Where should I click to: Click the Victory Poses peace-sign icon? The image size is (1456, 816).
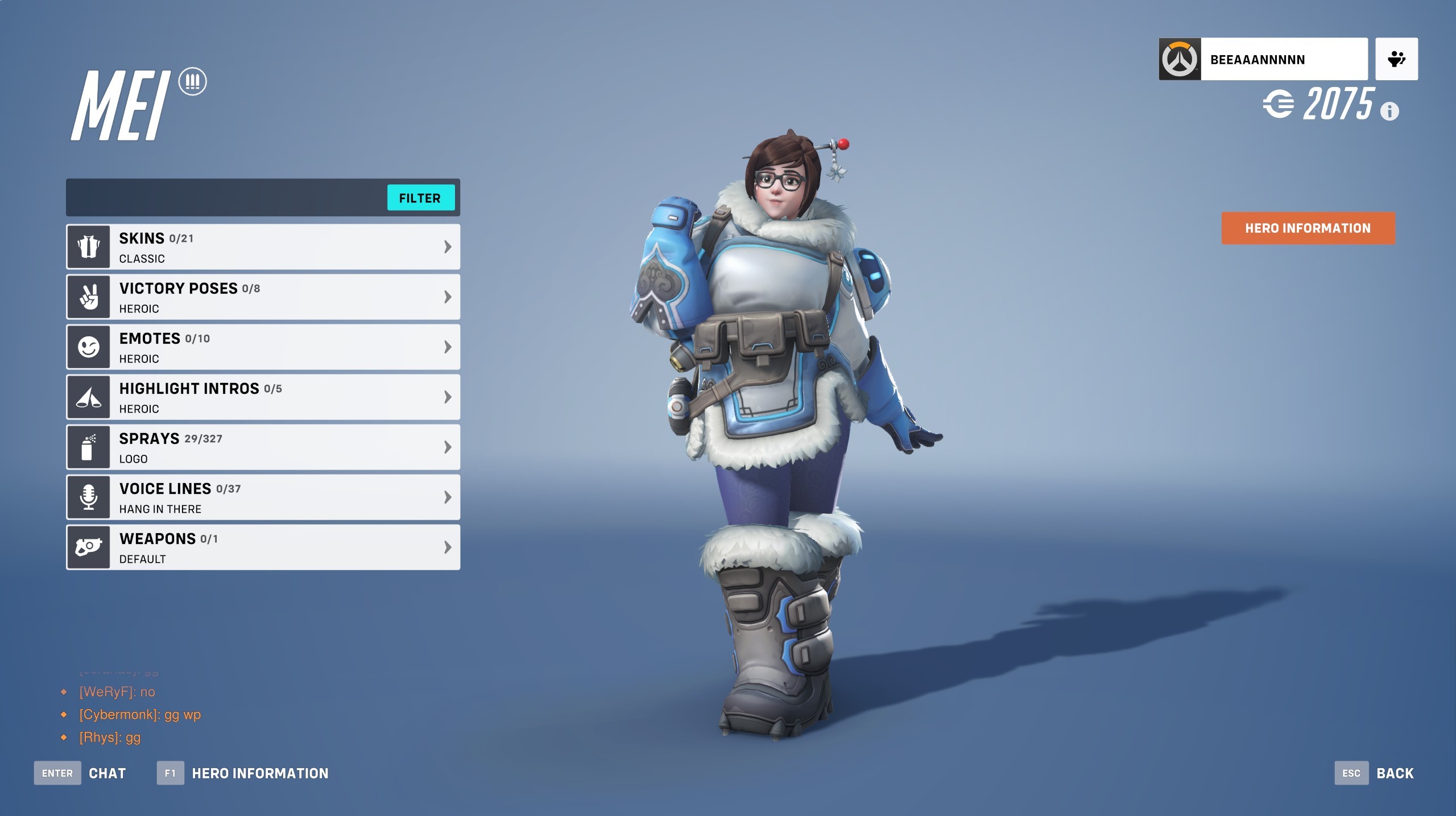(x=88, y=296)
